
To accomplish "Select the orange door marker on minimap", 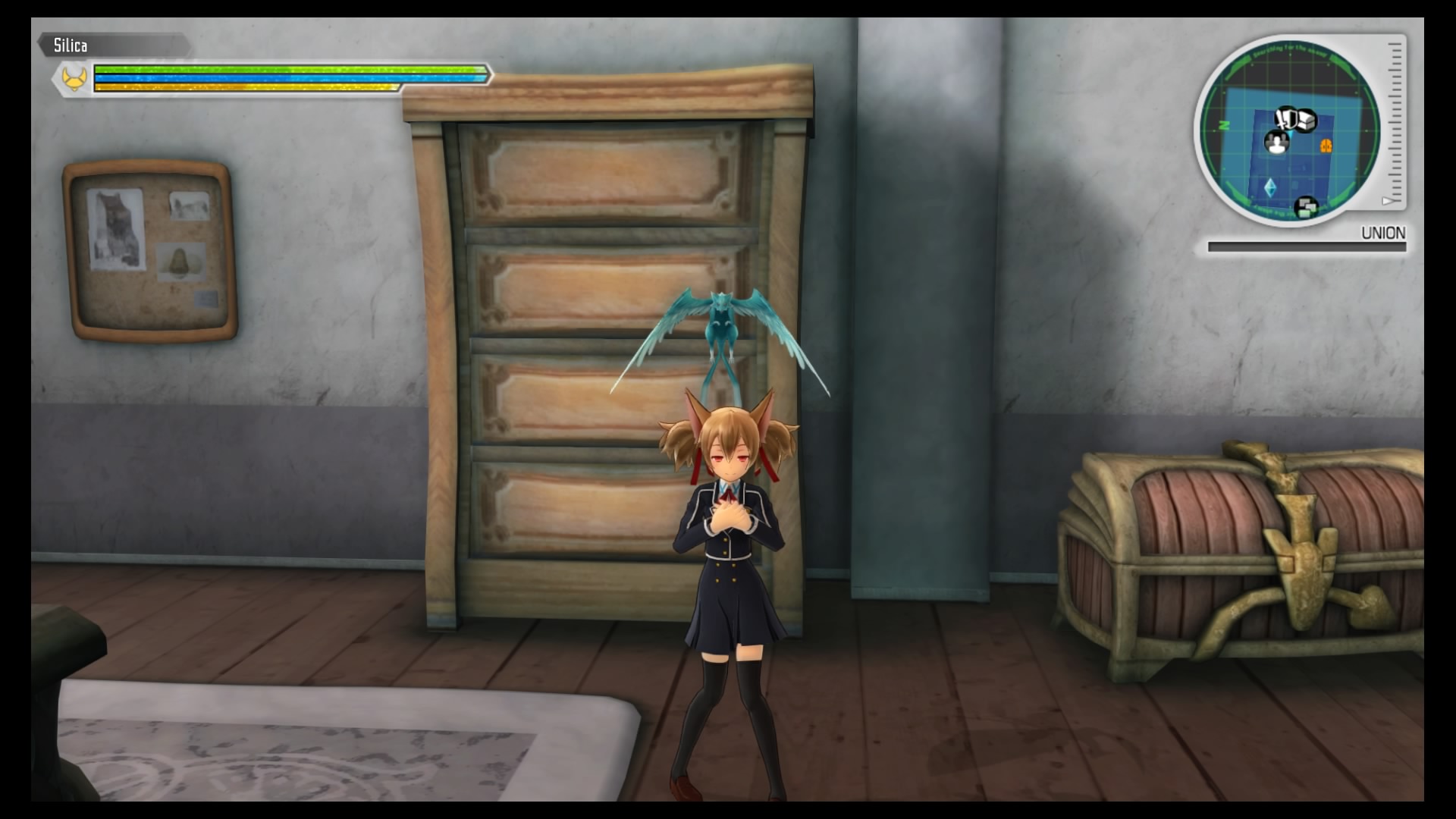I will 1327,145.
